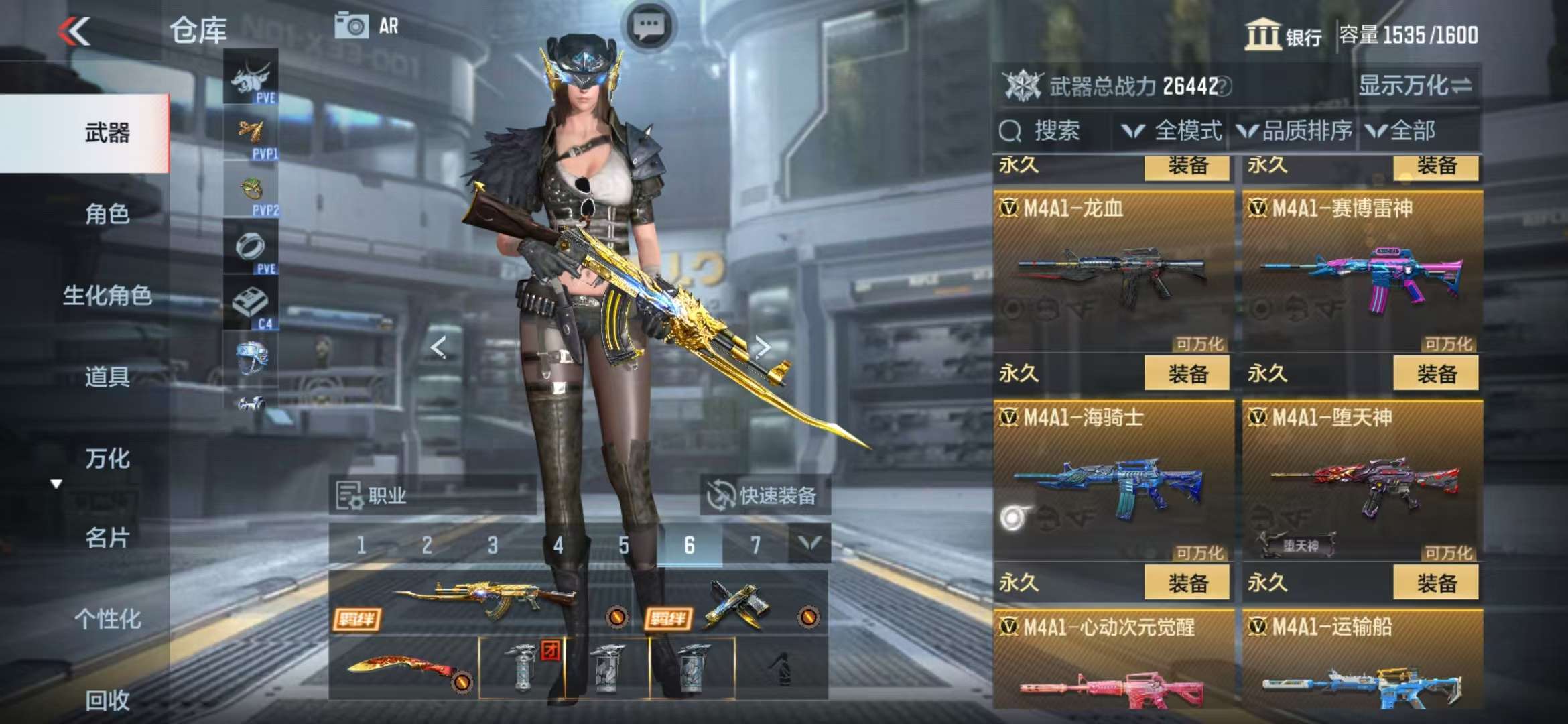The height and width of the screenshot is (724, 1568).
Task: Switch to the 名片 tab
Action: [x=107, y=538]
